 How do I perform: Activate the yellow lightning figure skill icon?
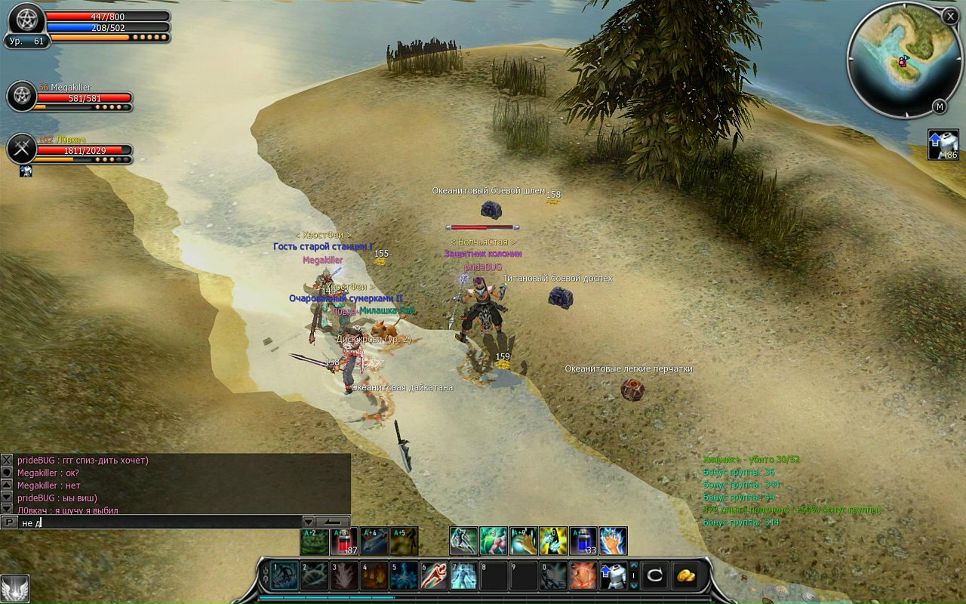click(x=553, y=541)
